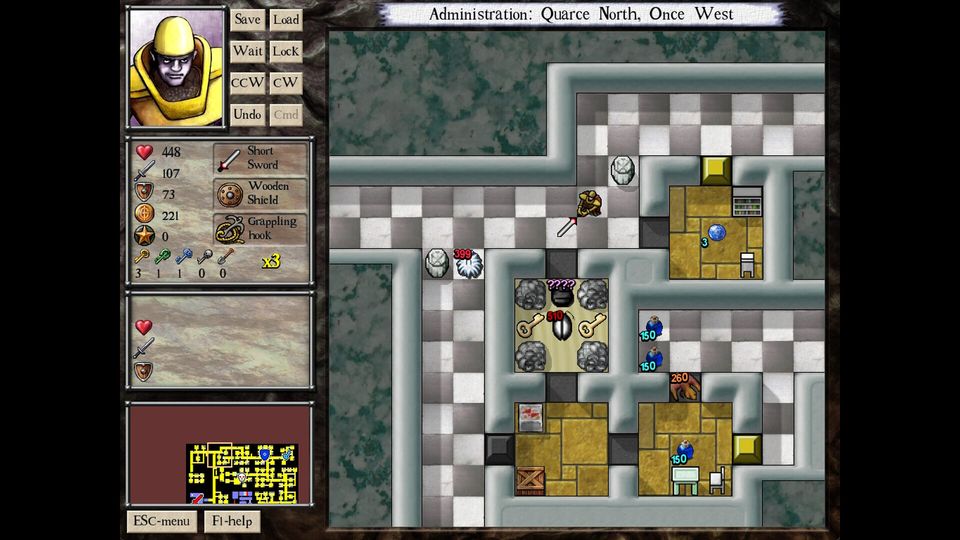This screenshot has height=540, width=960.
Task: Toggle the Lock button
Action: tap(286, 51)
